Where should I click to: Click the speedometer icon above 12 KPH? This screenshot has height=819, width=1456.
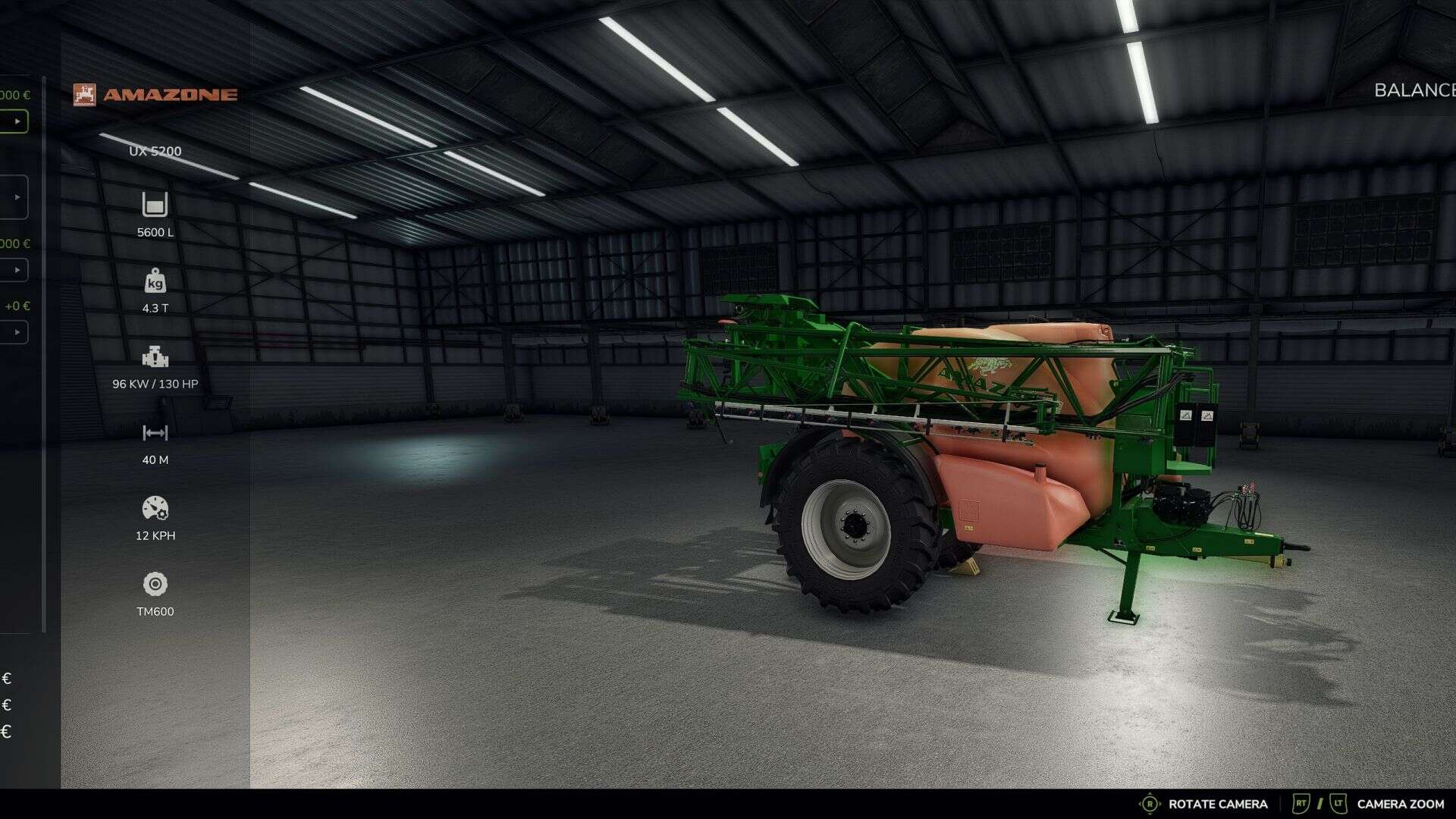[155, 508]
